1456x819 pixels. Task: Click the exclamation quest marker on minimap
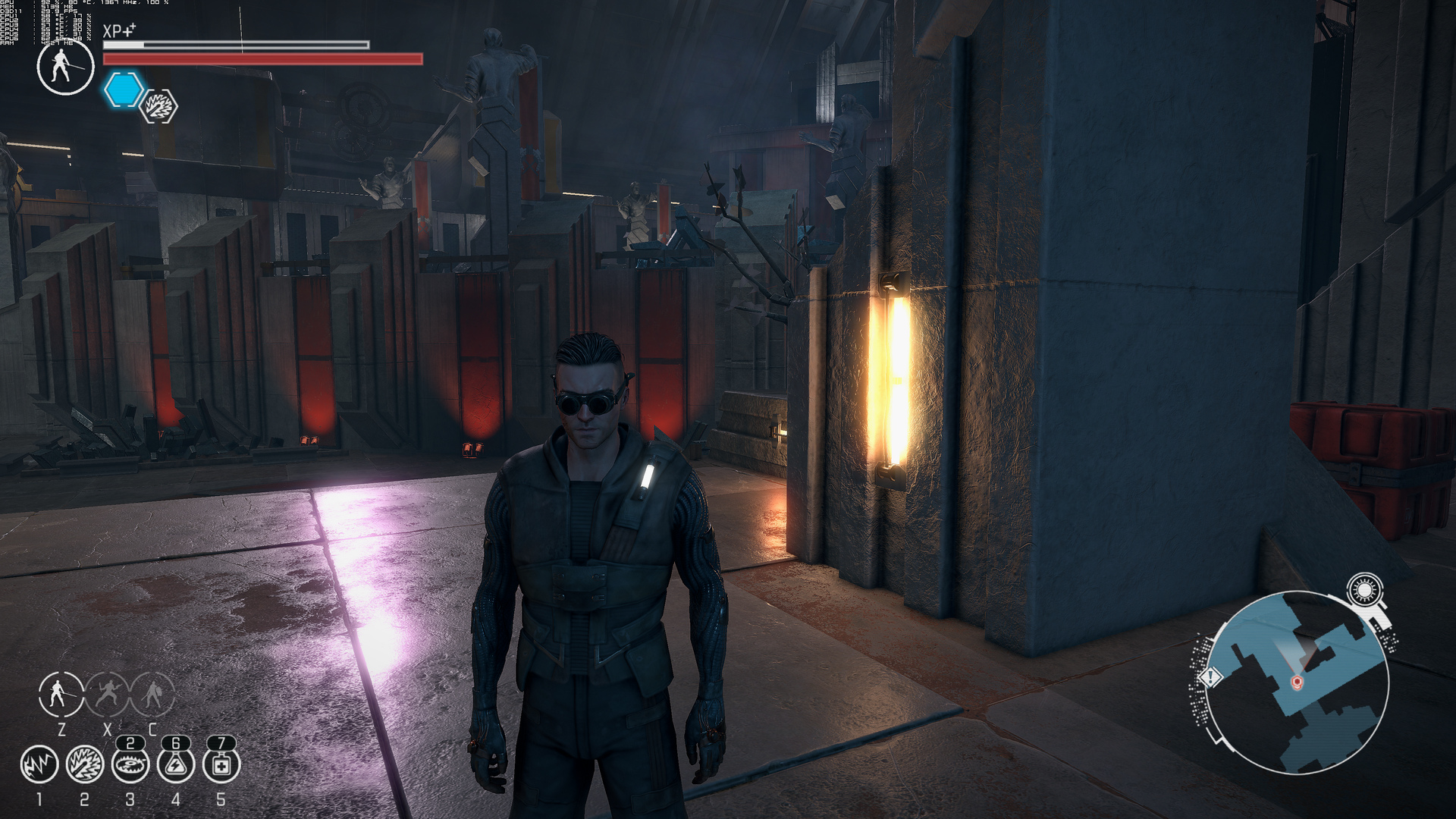[1210, 676]
